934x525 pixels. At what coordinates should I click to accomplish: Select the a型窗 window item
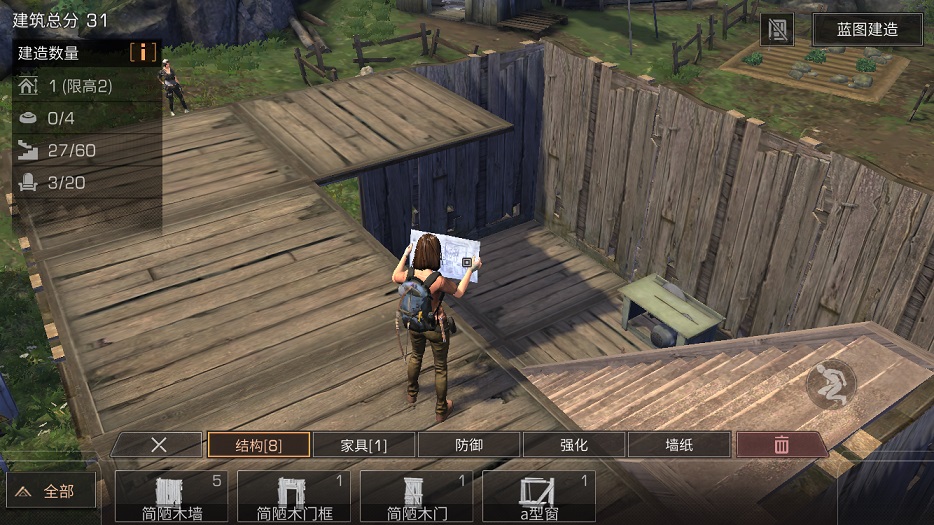tap(538, 496)
